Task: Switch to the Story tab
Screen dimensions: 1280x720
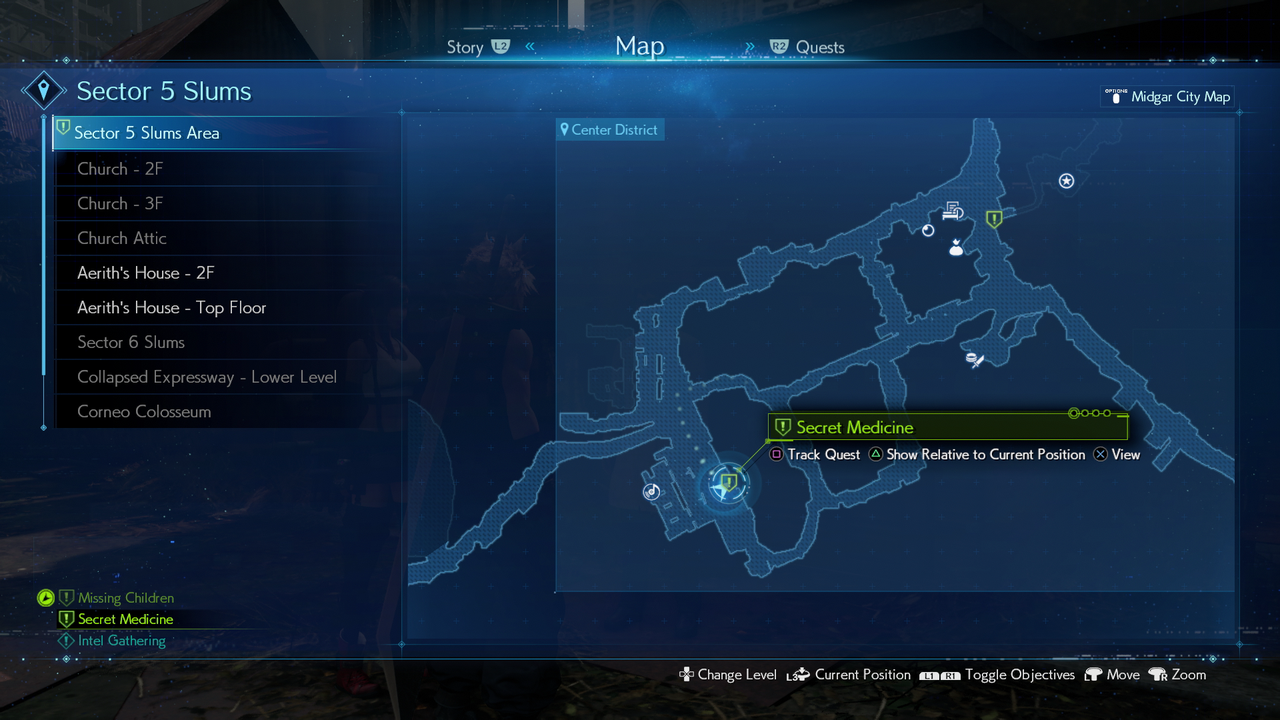Action: pos(466,47)
